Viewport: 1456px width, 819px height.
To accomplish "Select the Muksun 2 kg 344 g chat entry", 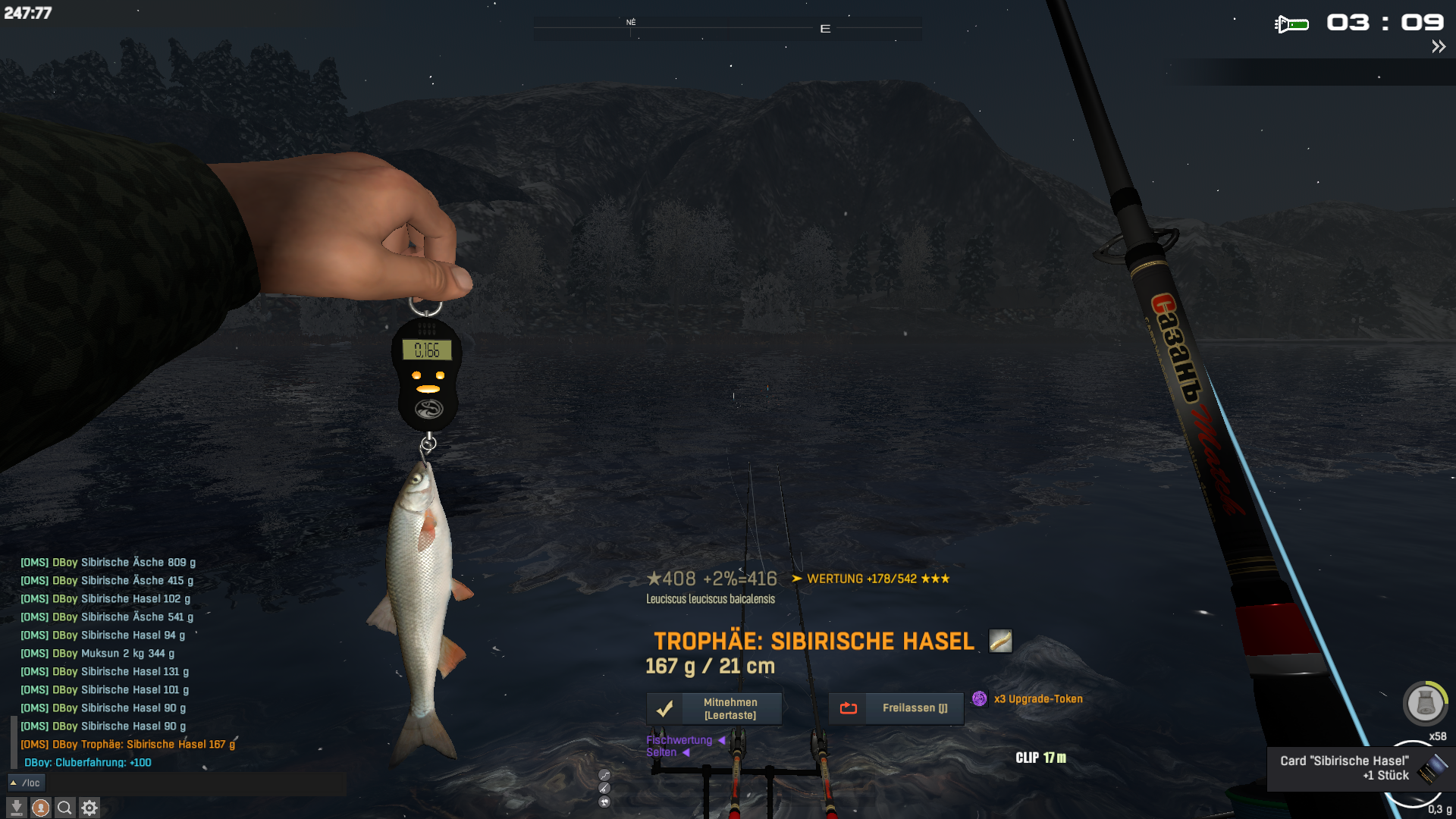I will (x=97, y=654).
